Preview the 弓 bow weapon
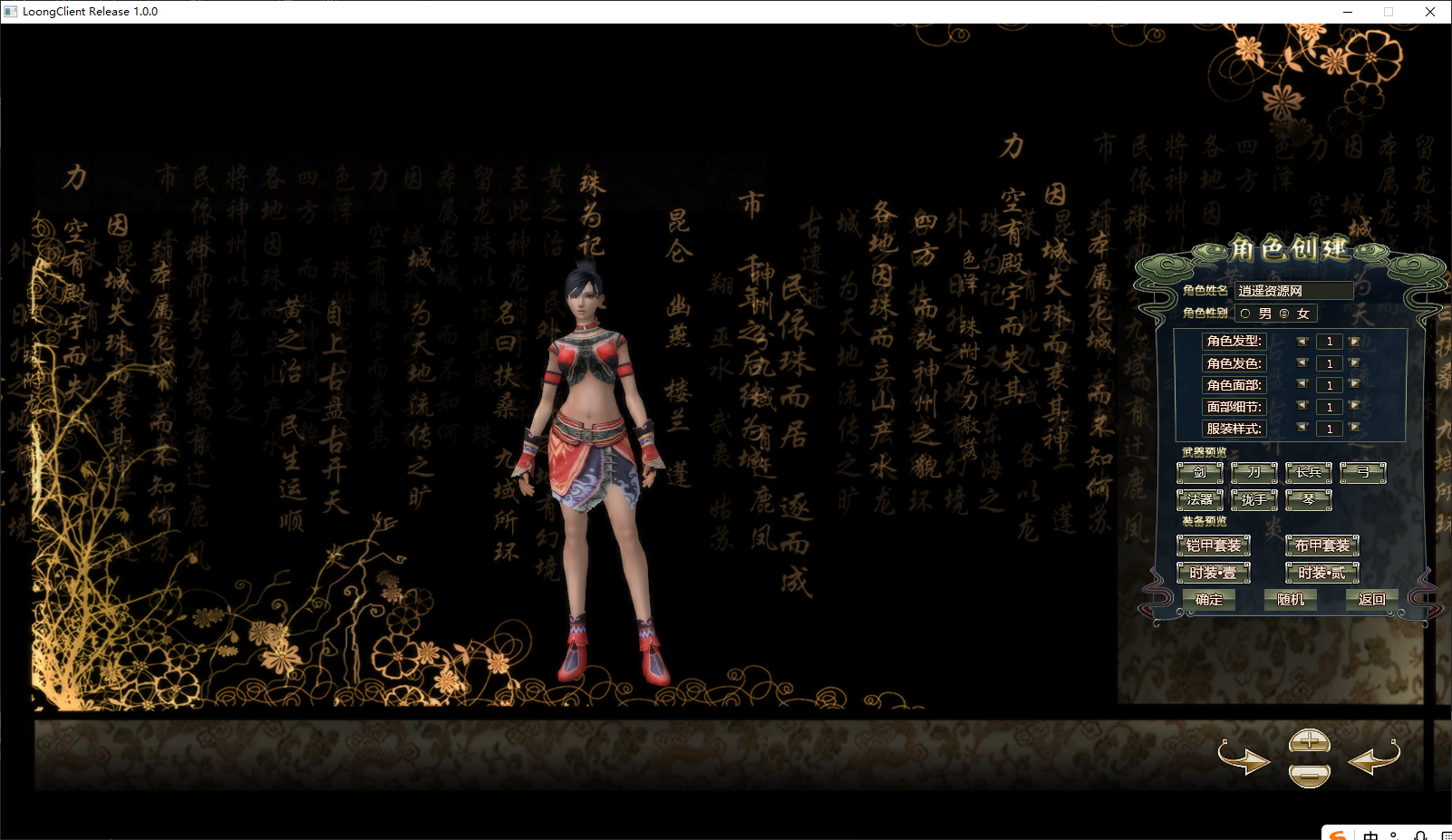The height and width of the screenshot is (840, 1452). (1363, 472)
